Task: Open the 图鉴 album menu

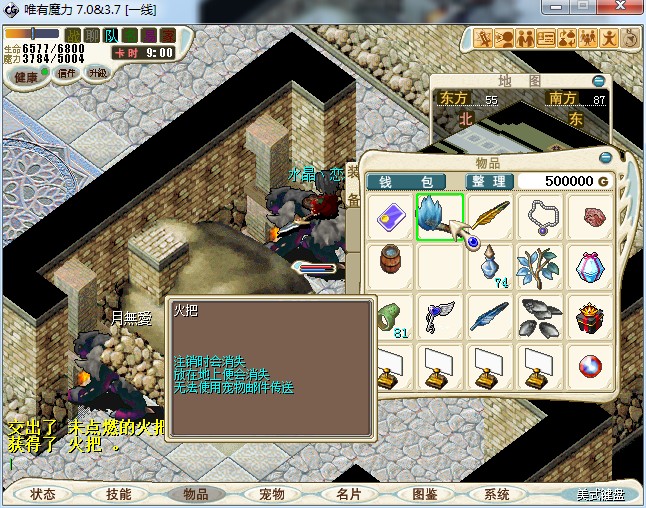Action: (x=424, y=494)
